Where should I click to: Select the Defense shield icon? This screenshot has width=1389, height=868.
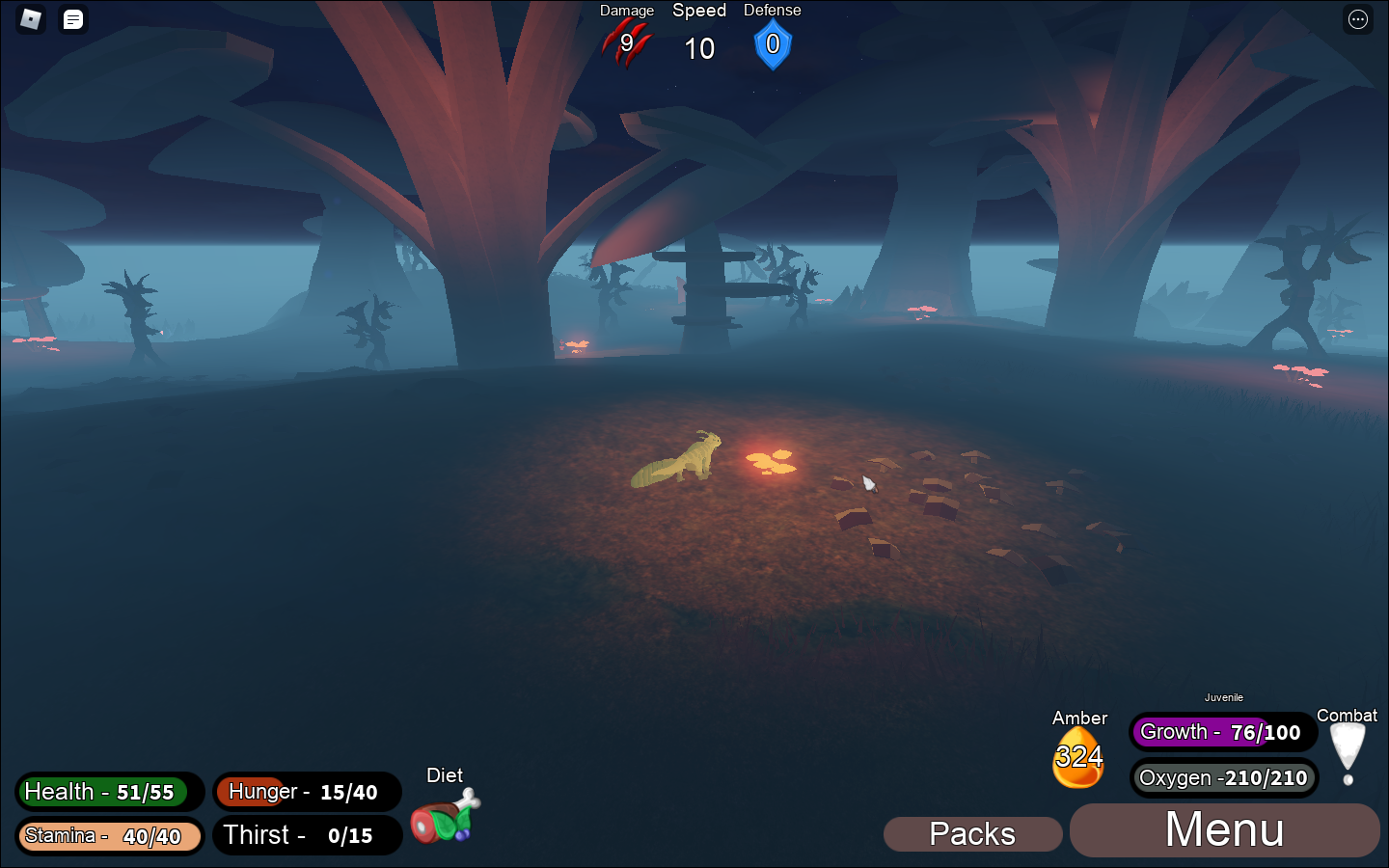coord(772,42)
